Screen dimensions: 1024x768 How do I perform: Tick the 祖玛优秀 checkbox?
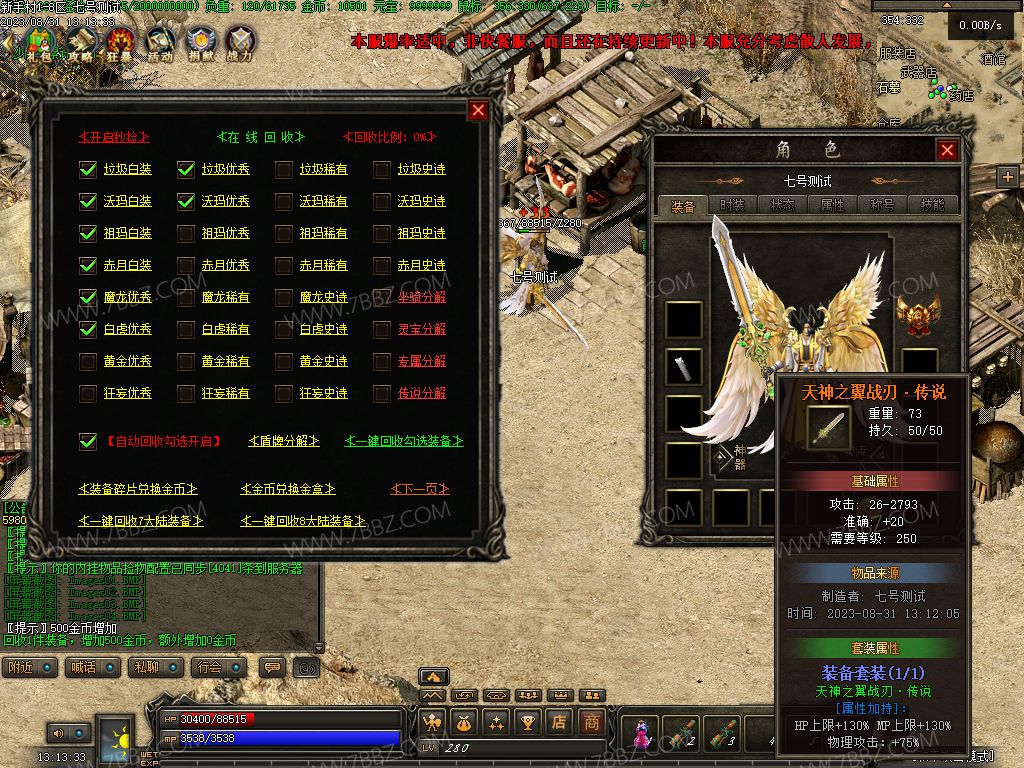click(186, 234)
